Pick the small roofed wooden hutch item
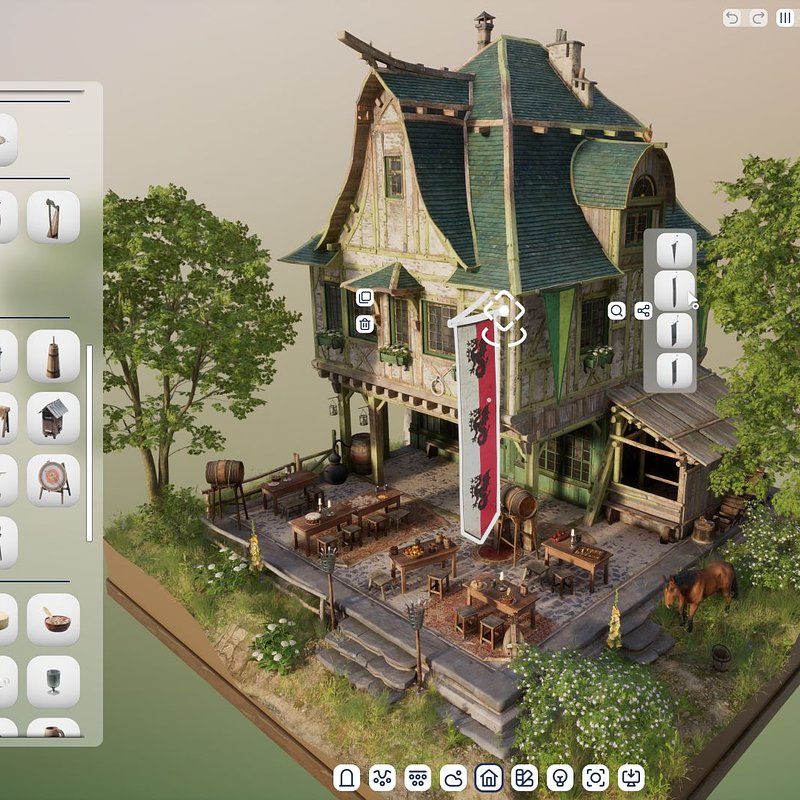The height and width of the screenshot is (800, 800). (x=53, y=418)
